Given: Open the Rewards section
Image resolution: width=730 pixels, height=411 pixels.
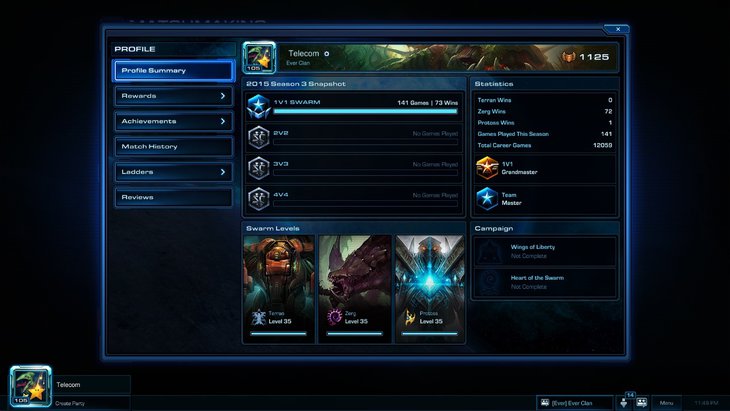Looking at the screenshot, I should point(173,96).
